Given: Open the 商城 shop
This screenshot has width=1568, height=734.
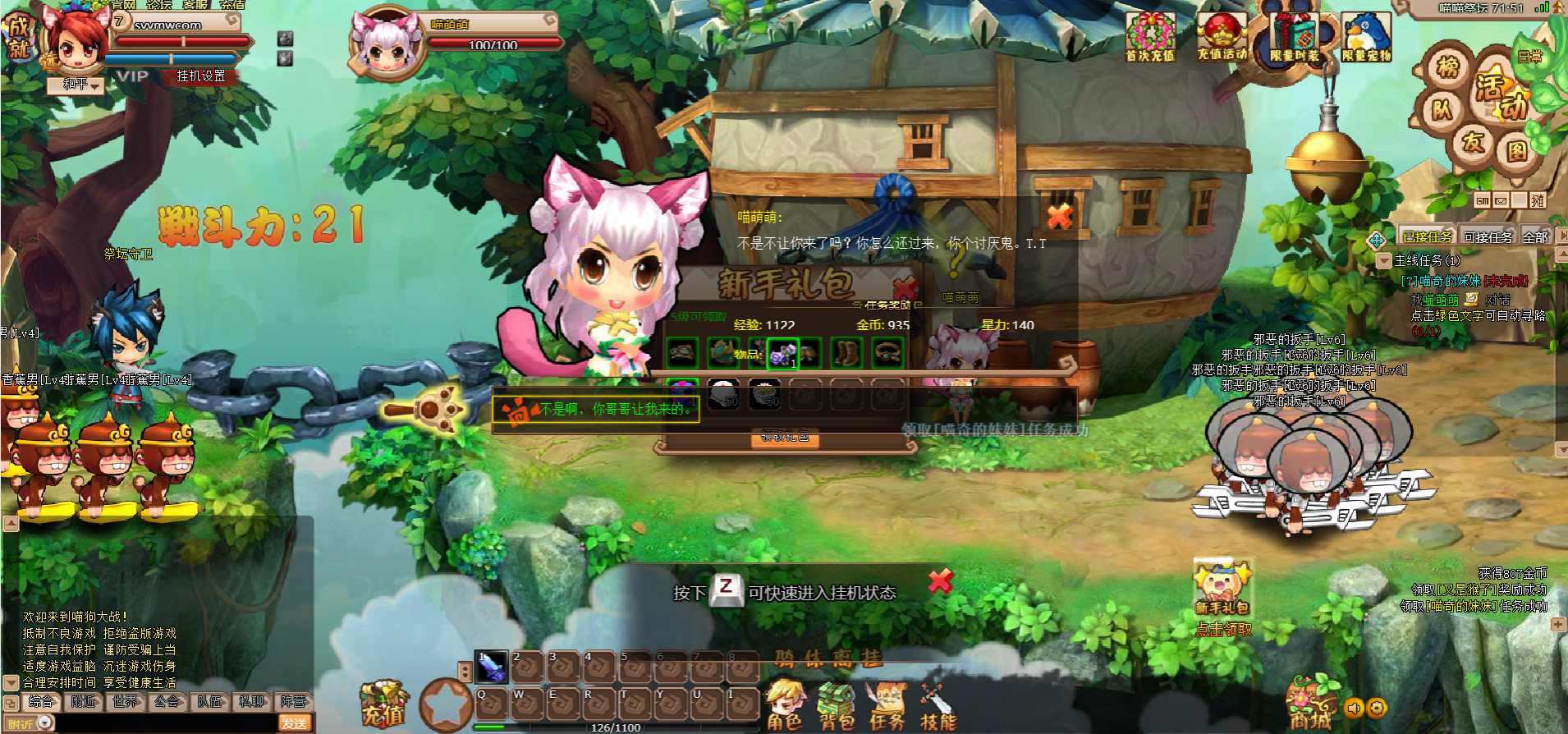Looking at the screenshot, I should click(1309, 704).
